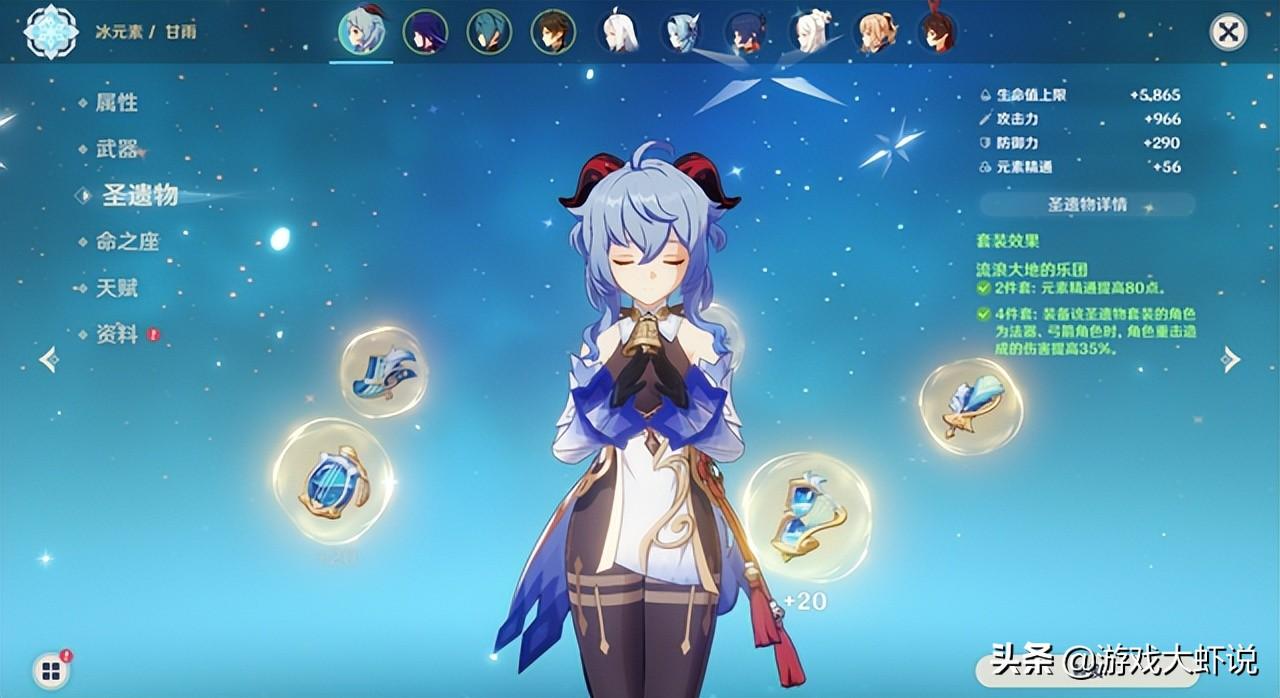
Task: Select the feather artifact bubble
Action: (x=970, y=405)
